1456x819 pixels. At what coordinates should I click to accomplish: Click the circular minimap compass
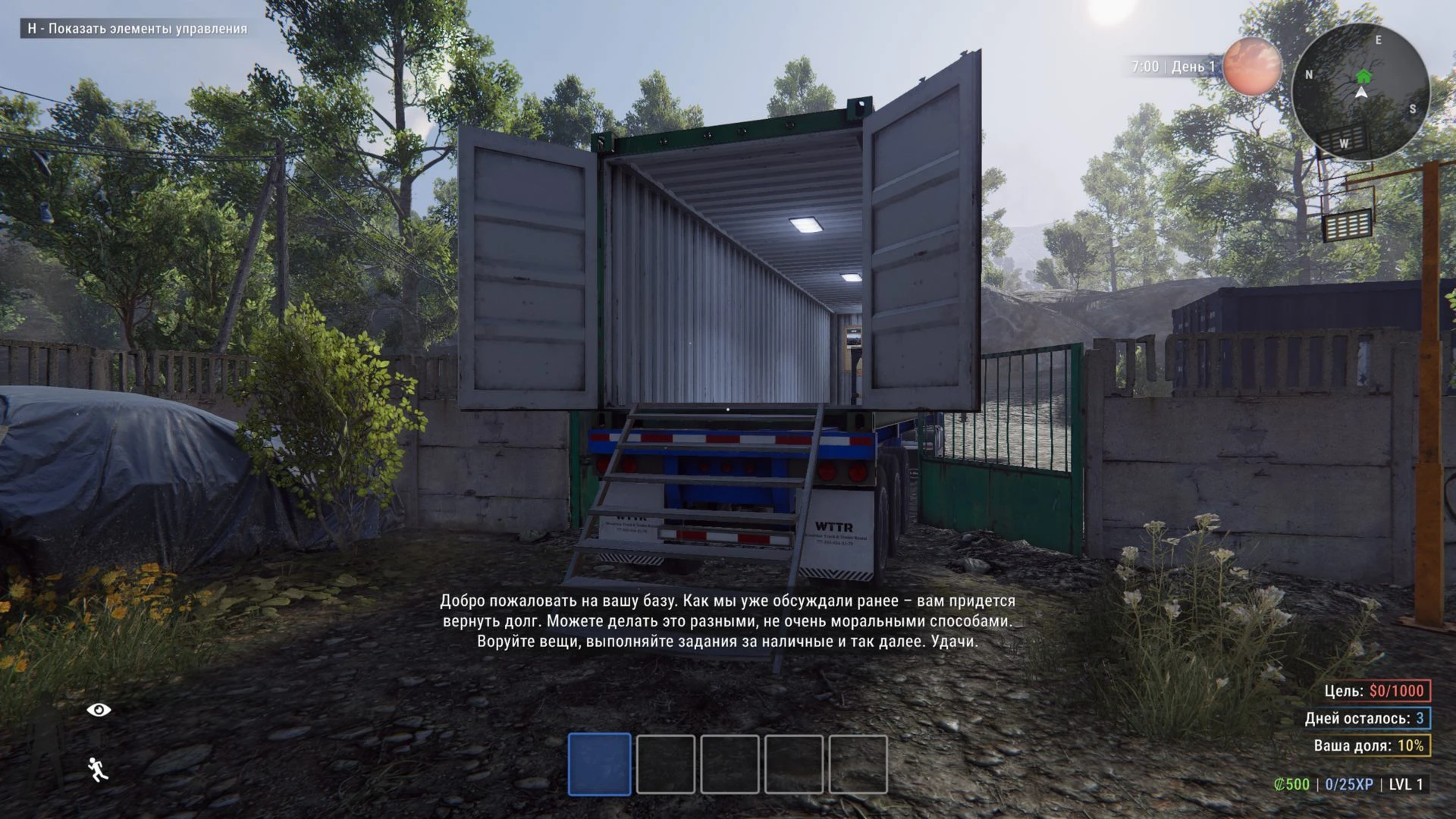click(x=1360, y=93)
